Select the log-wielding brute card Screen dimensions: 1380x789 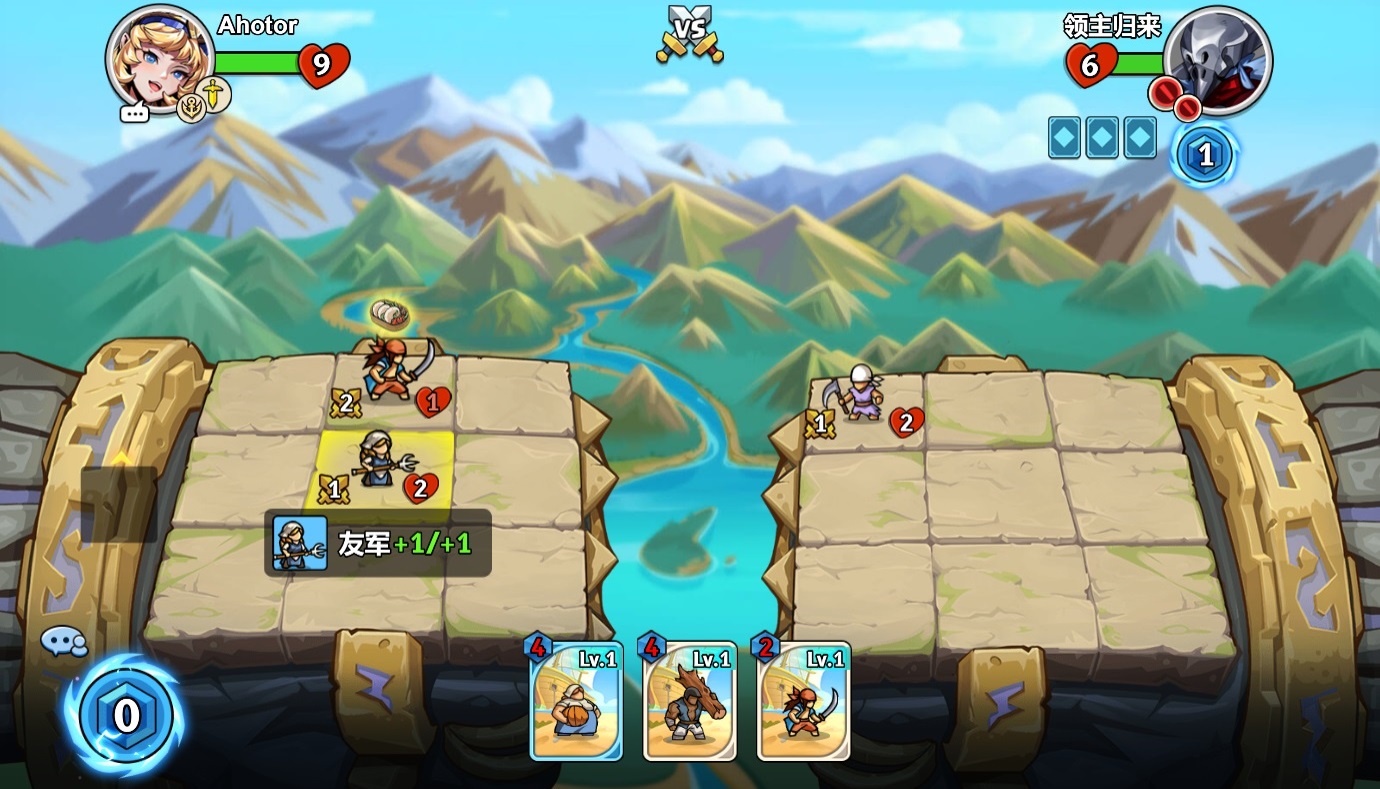click(x=690, y=701)
